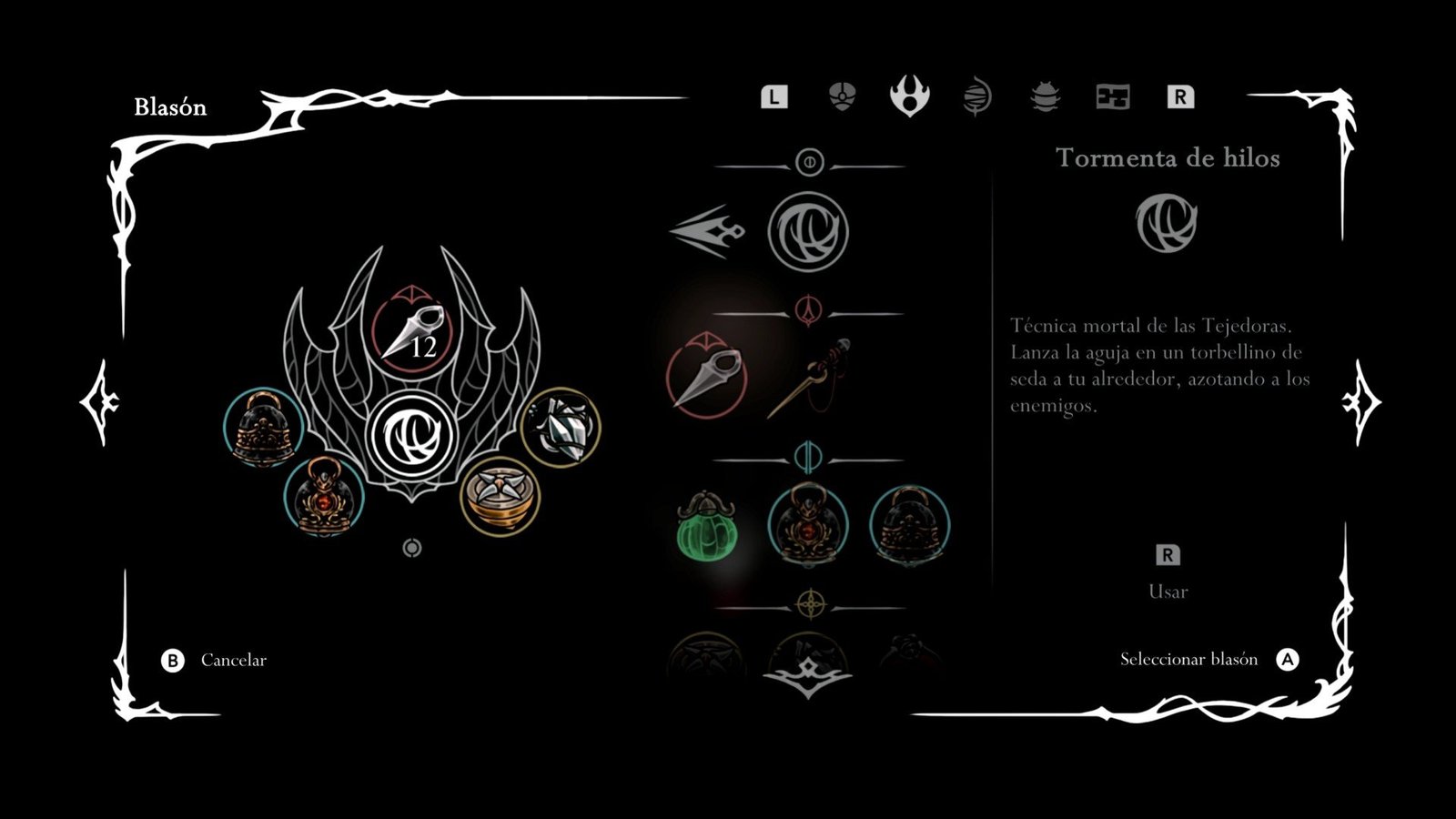Switch to the silk spool tab

(x=976, y=96)
